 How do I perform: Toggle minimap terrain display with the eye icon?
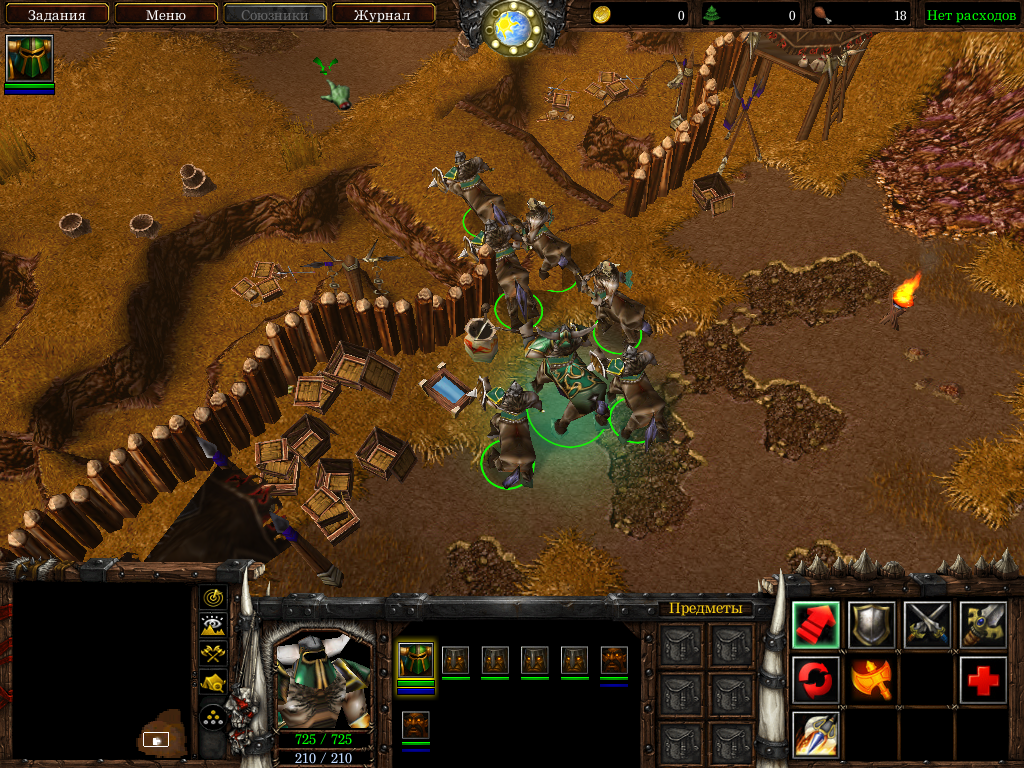pos(213,626)
